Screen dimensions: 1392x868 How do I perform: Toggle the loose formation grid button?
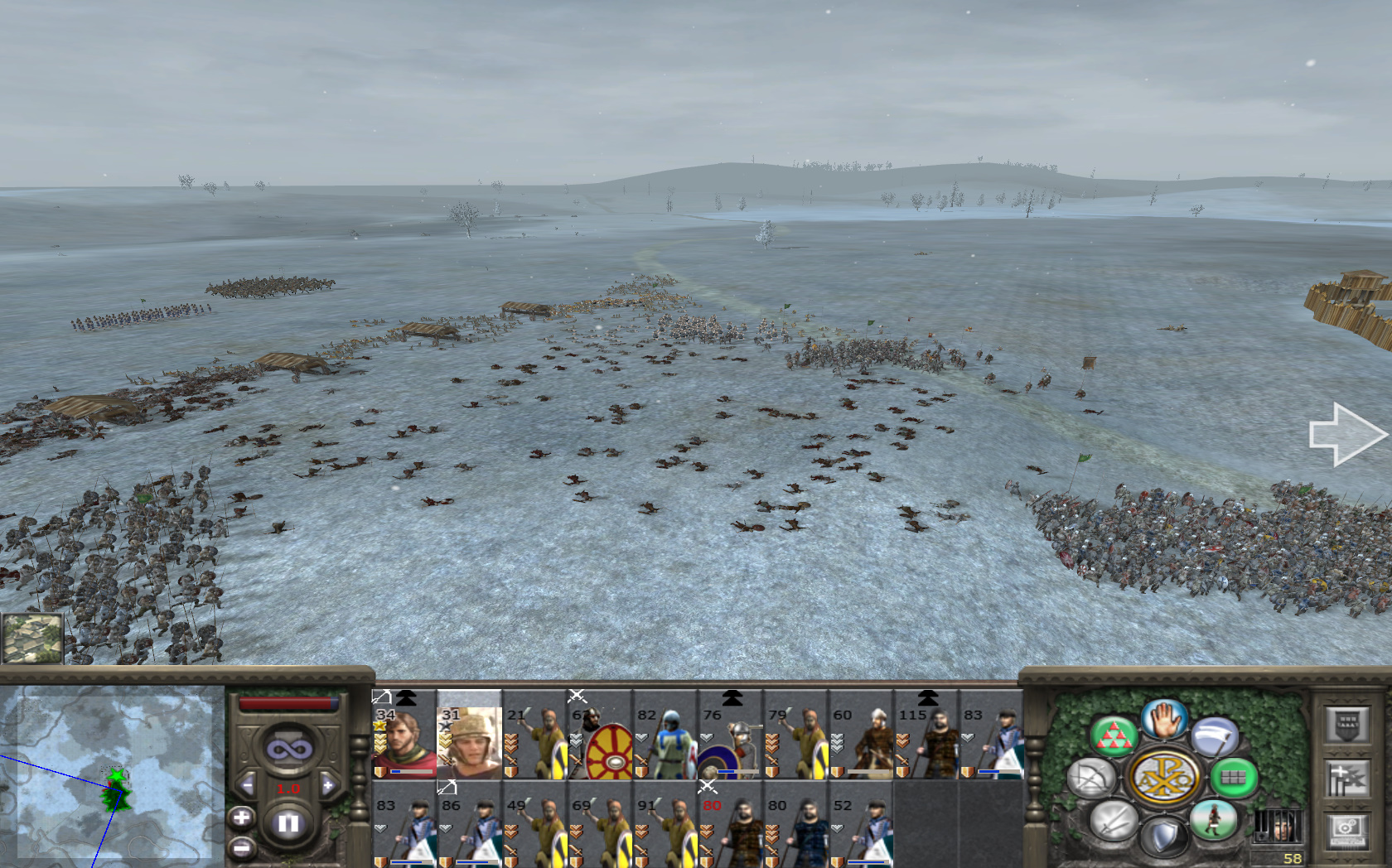(x=1234, y=778)
